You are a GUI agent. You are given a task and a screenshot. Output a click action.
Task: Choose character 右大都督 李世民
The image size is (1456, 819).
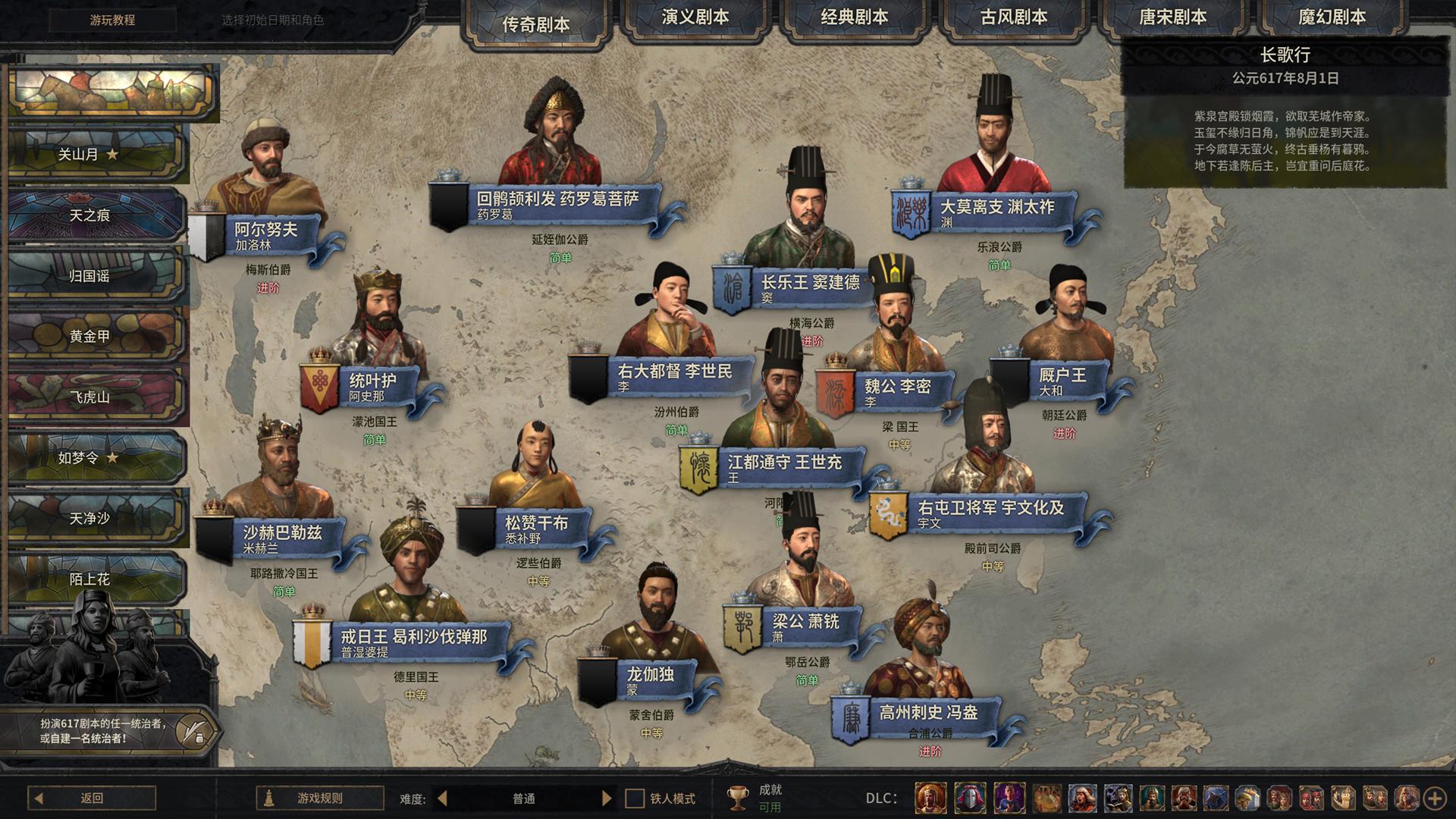click(x=673, y=372)
